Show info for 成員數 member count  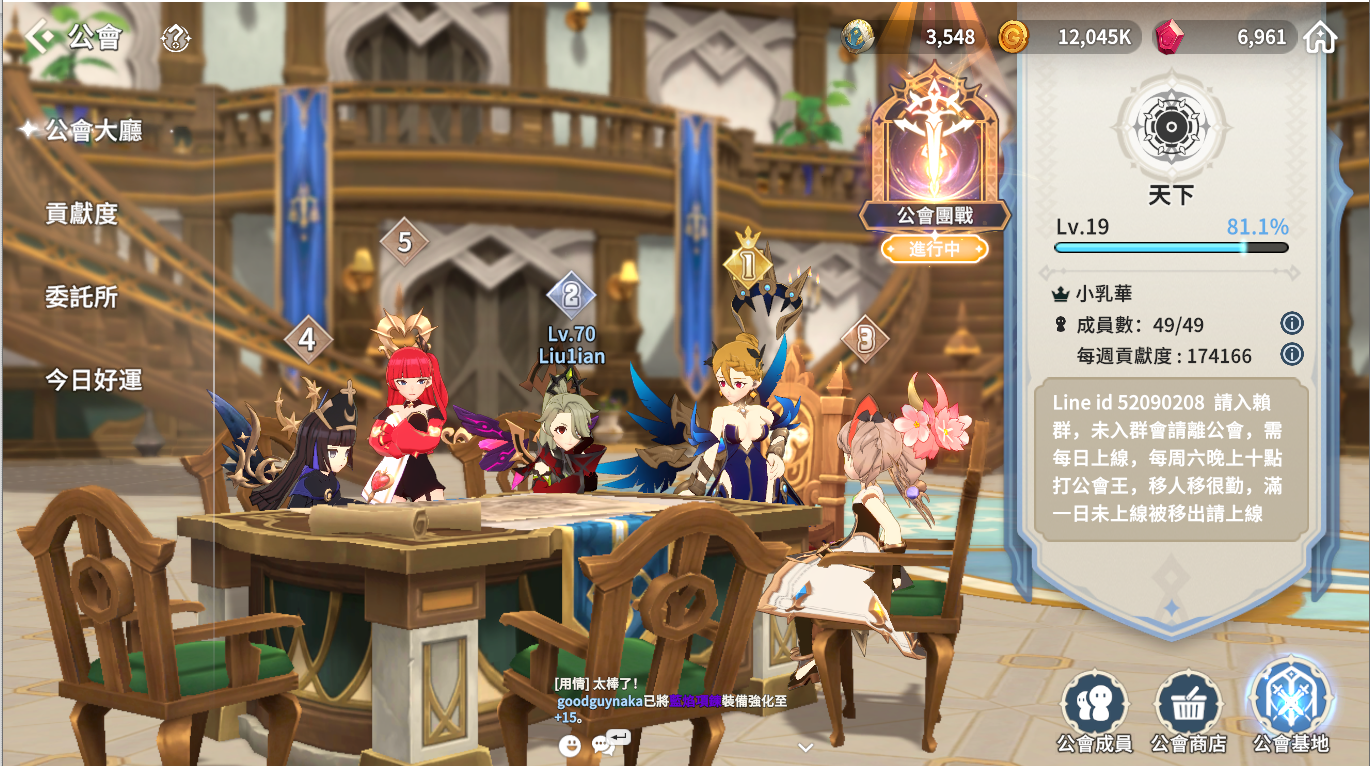point(1291,323)
